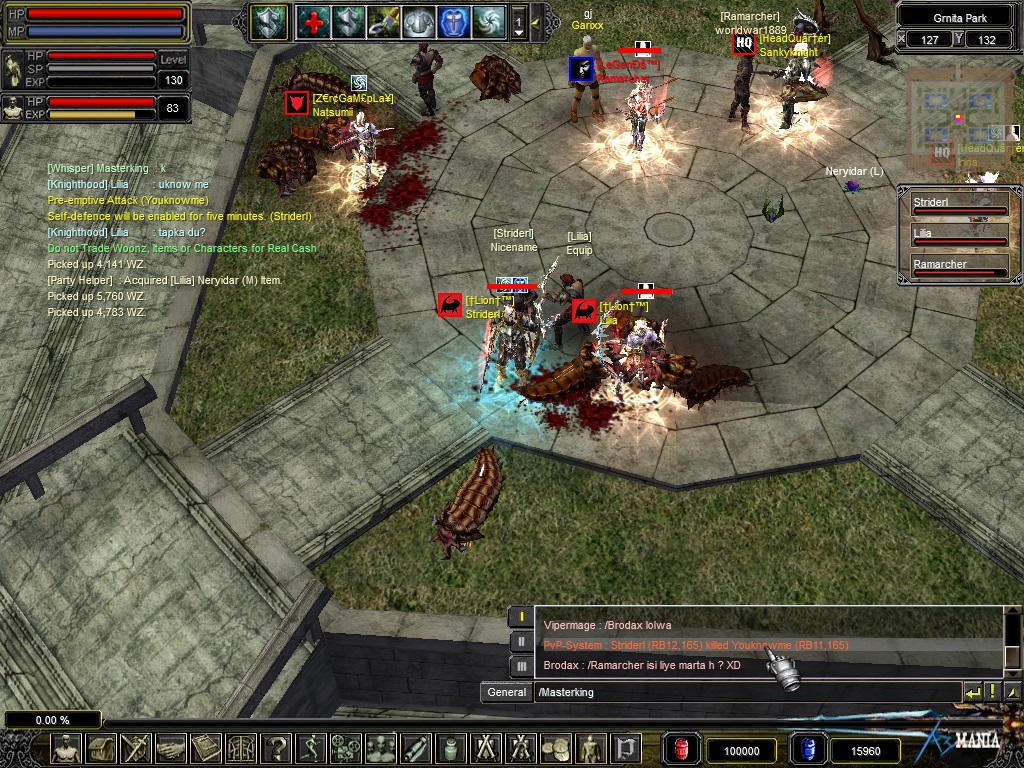The image size is (1024, 768).
Task: Use the red HP potion slot
Action: (682, 749)
